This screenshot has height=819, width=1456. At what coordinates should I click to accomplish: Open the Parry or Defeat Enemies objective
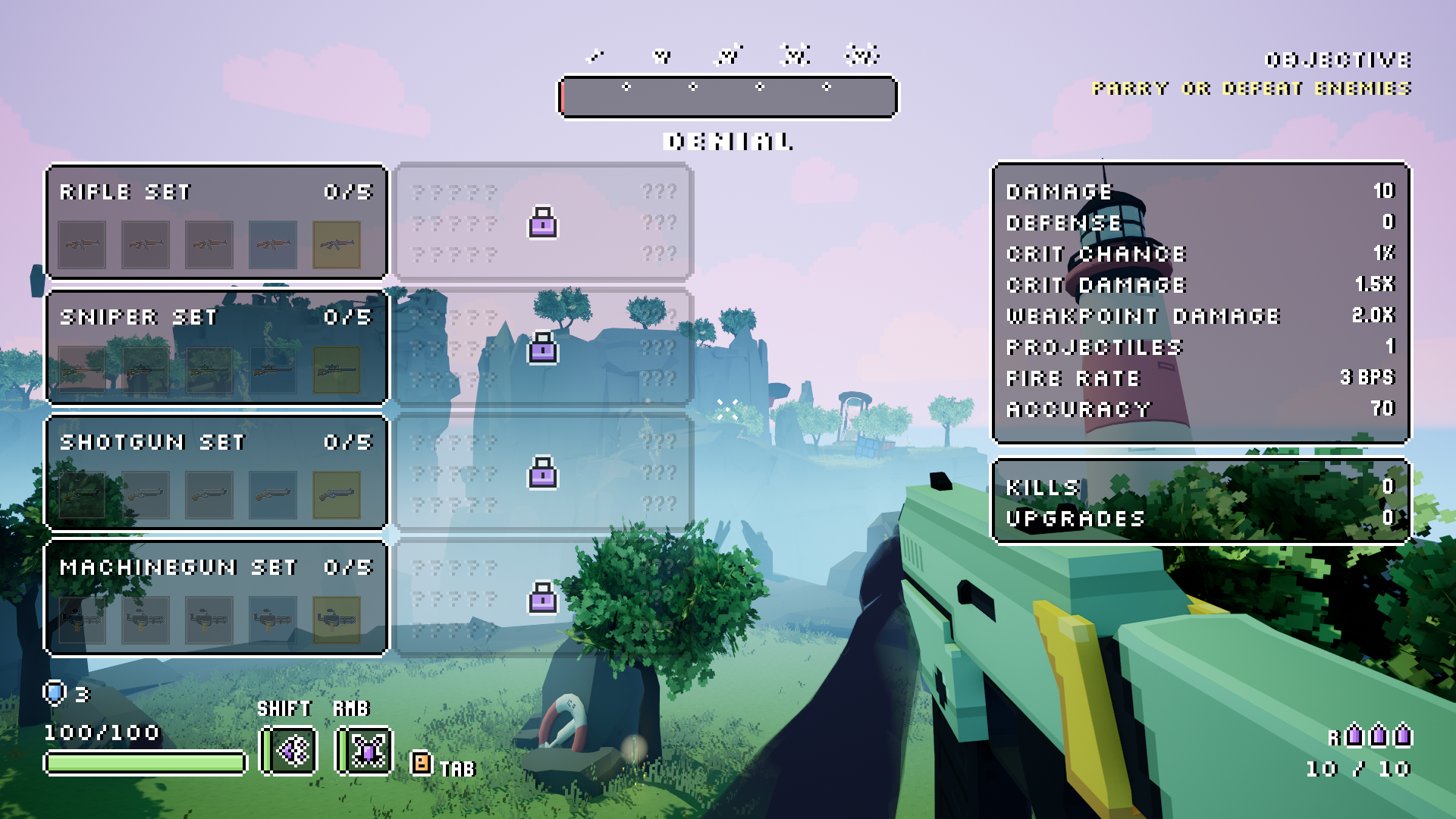coord(1251,89)
